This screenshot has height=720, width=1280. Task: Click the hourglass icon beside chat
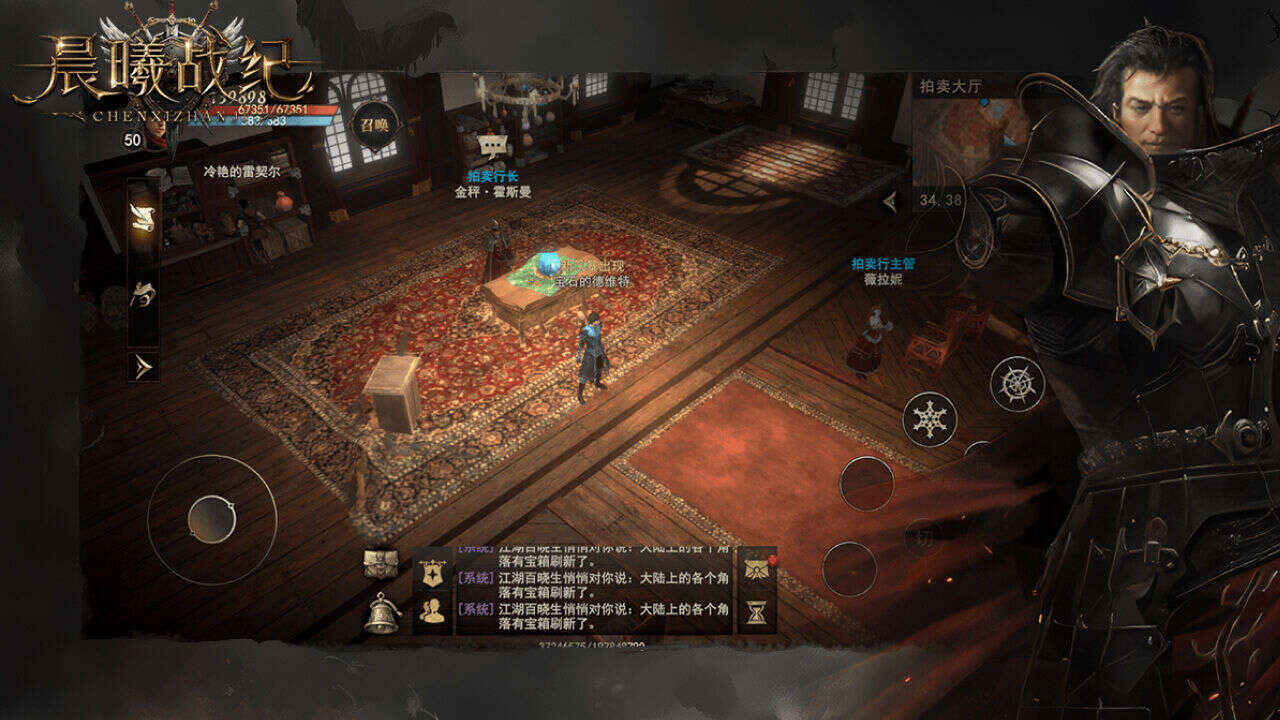757,612
